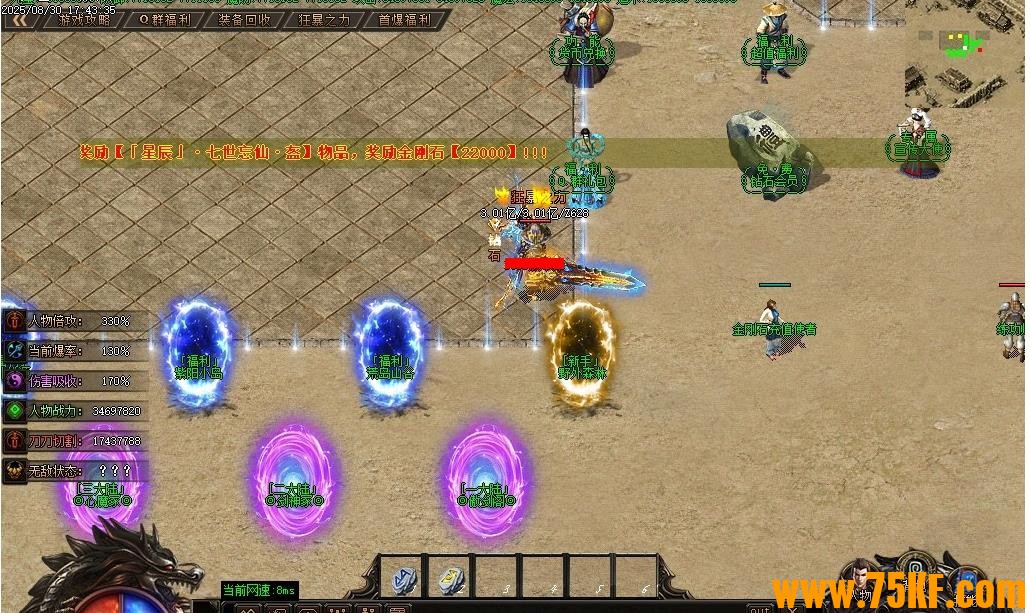Open the 游戏攻略 game guide menu
Screen dimensions: 1030x613
point(84,19)
